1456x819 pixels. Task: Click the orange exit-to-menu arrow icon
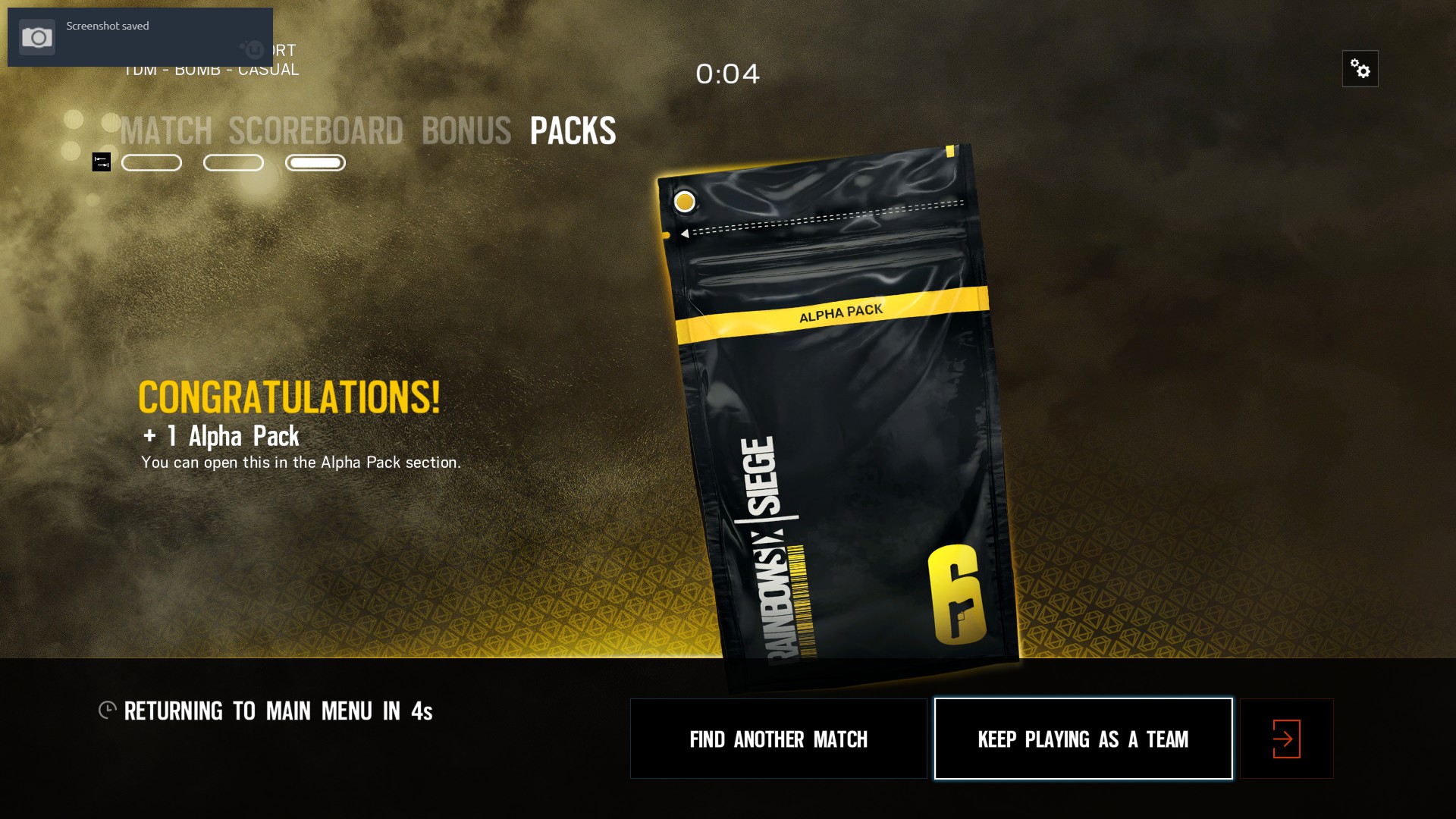[x=1285, y=738]
